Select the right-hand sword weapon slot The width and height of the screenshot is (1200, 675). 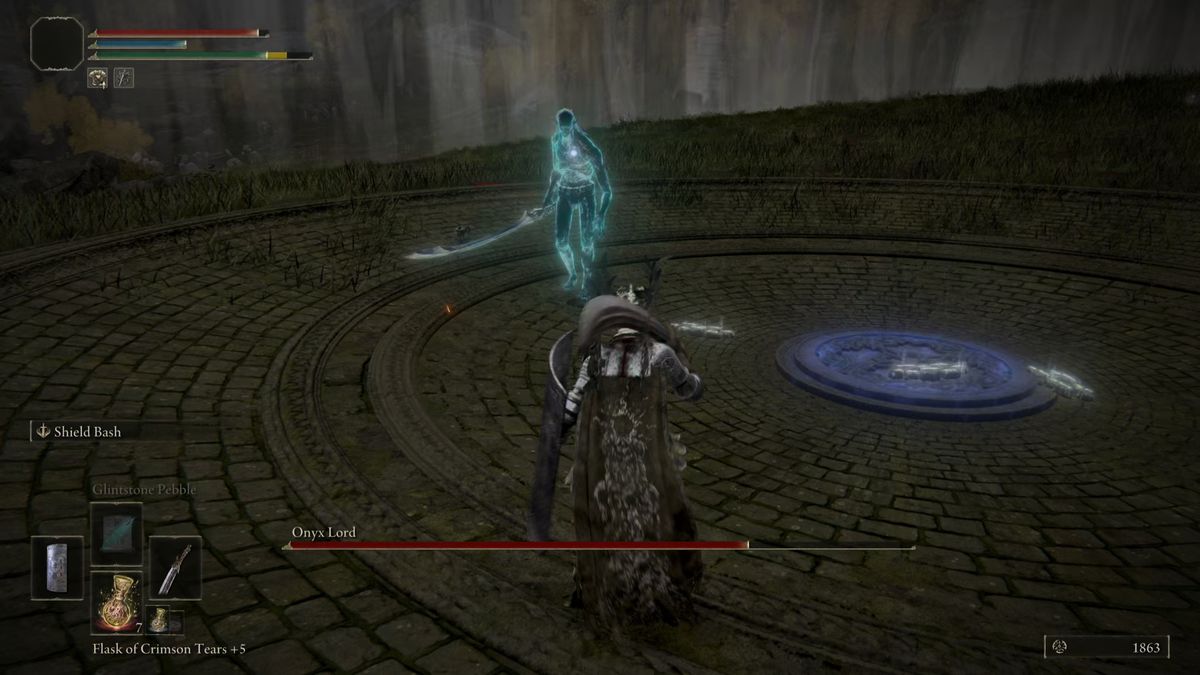click(x=175, y=568)
